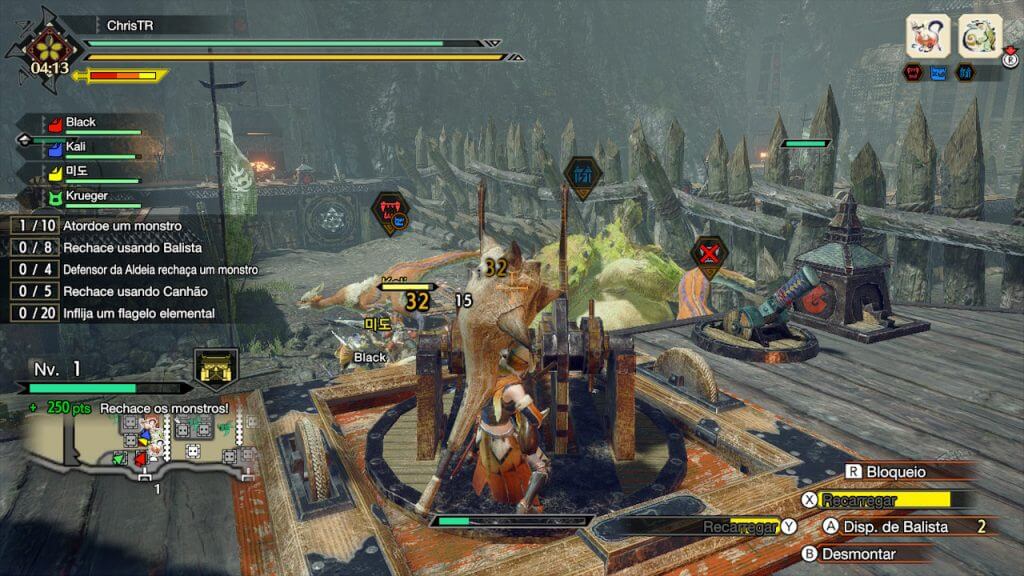Click the golden fortress gate emblem
Screen dimensions: 1024x576
coord(216,369)
